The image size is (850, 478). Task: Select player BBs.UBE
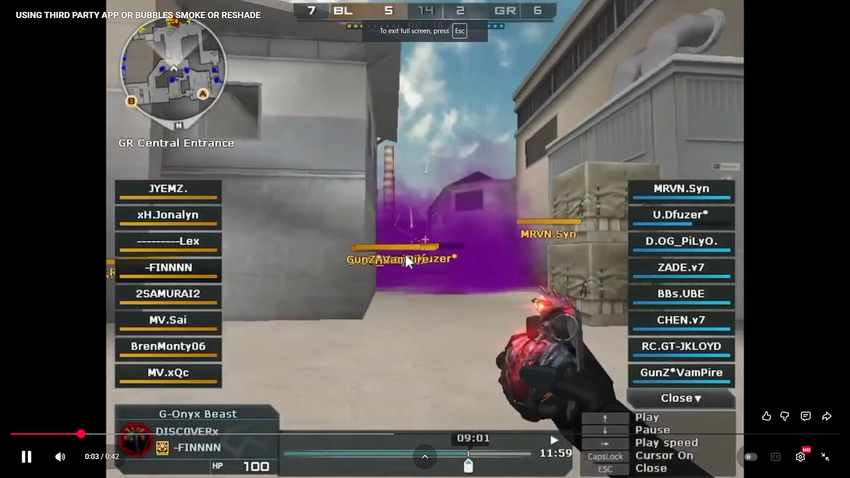coord(681,294)
